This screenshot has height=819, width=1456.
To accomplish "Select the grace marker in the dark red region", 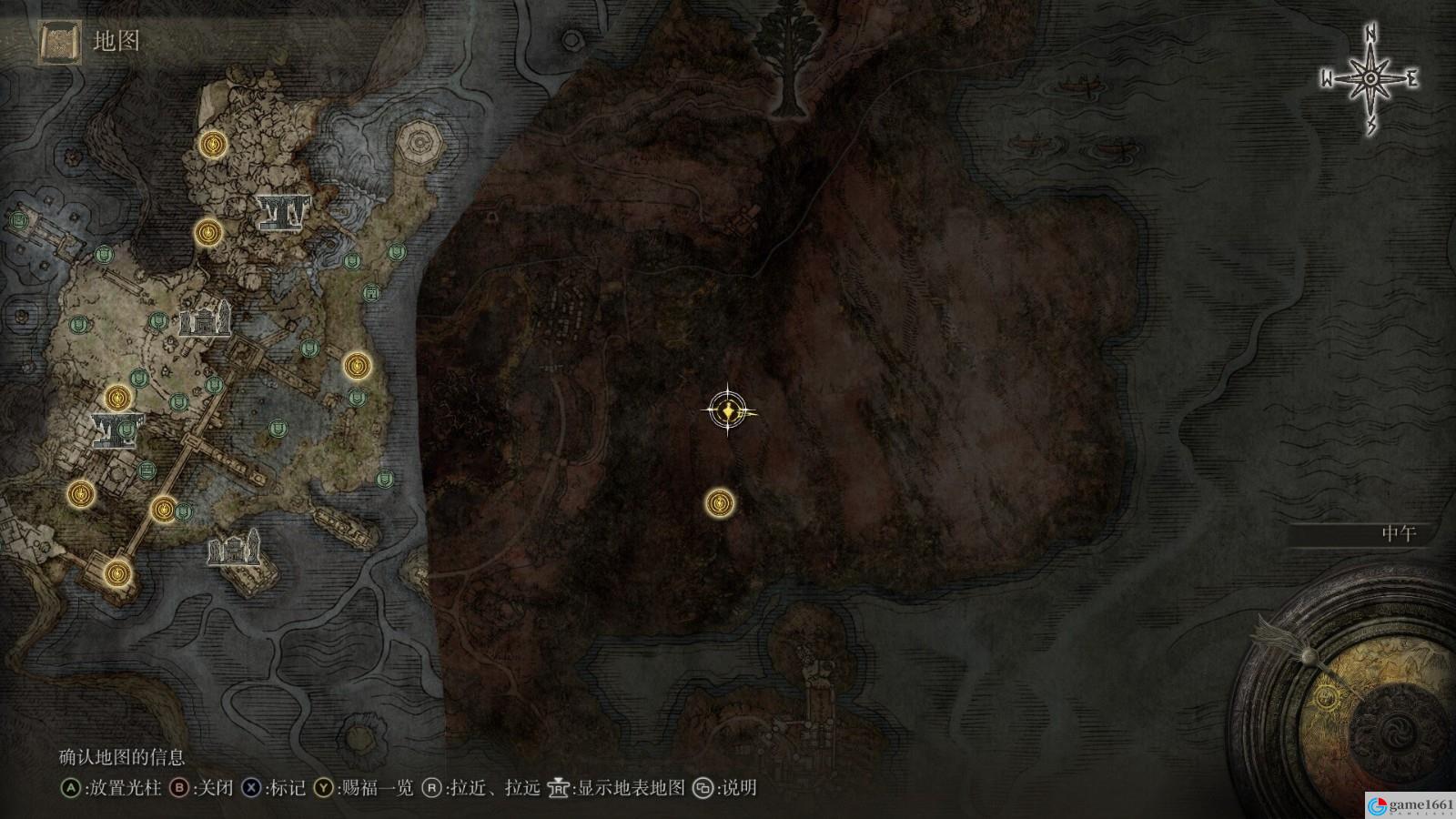I will point(720,501).
